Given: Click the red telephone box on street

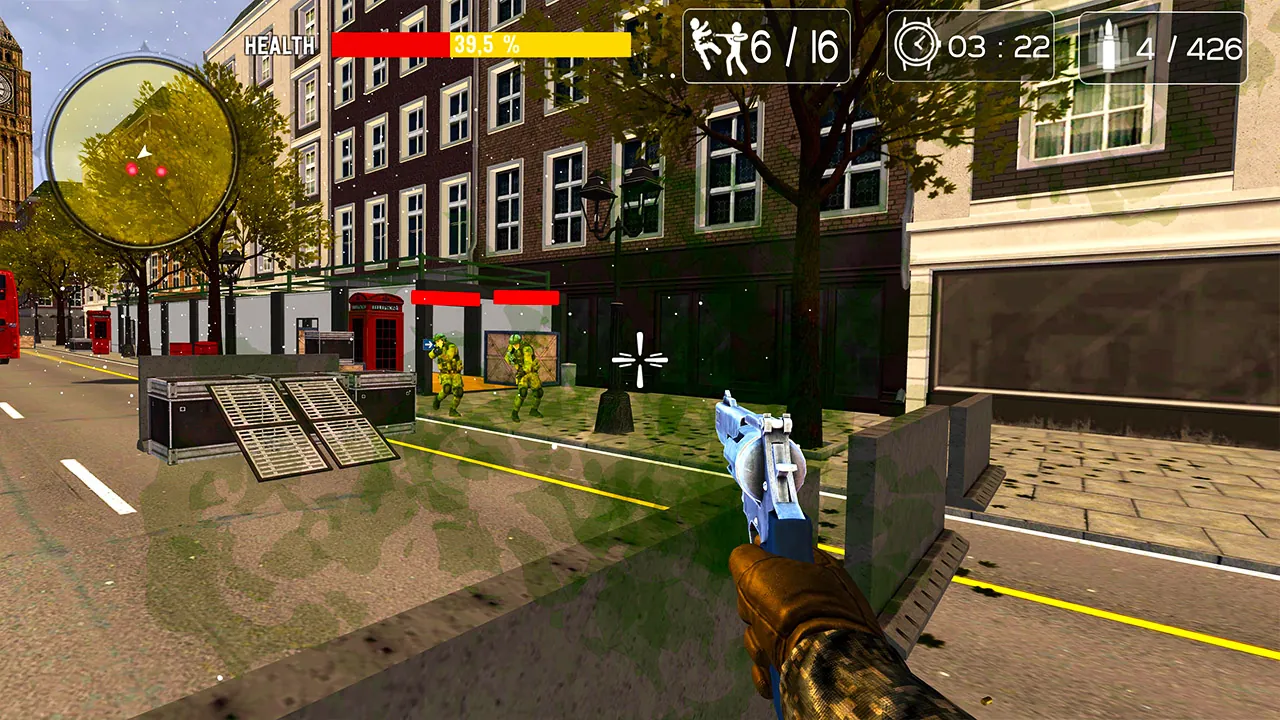Looking at the screenshot, I should tap(377, 335).
